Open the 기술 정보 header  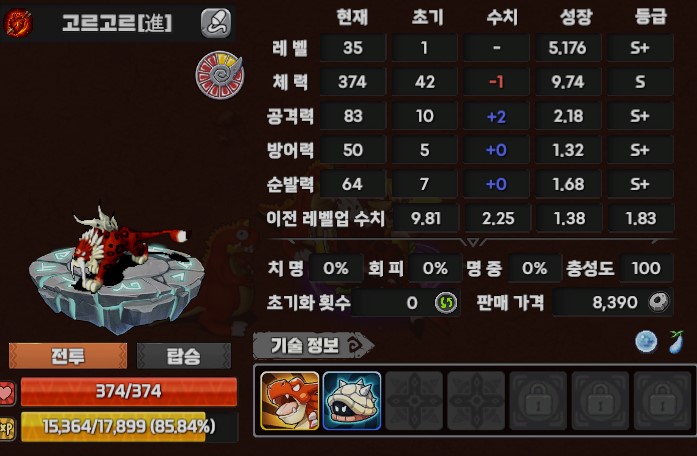coord(312,345)
